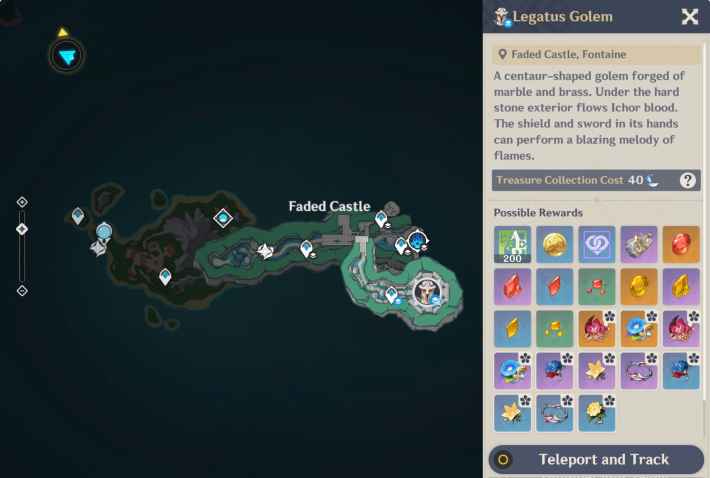Close the Legatus Golem info panel
710x478 pixels.
click(689, 16)
